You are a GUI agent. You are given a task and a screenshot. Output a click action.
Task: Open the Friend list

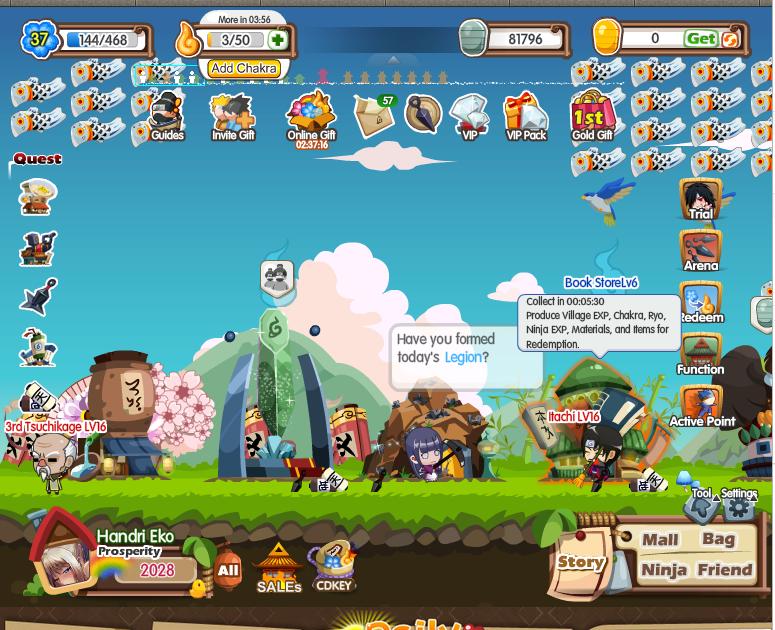pos(725,570)
